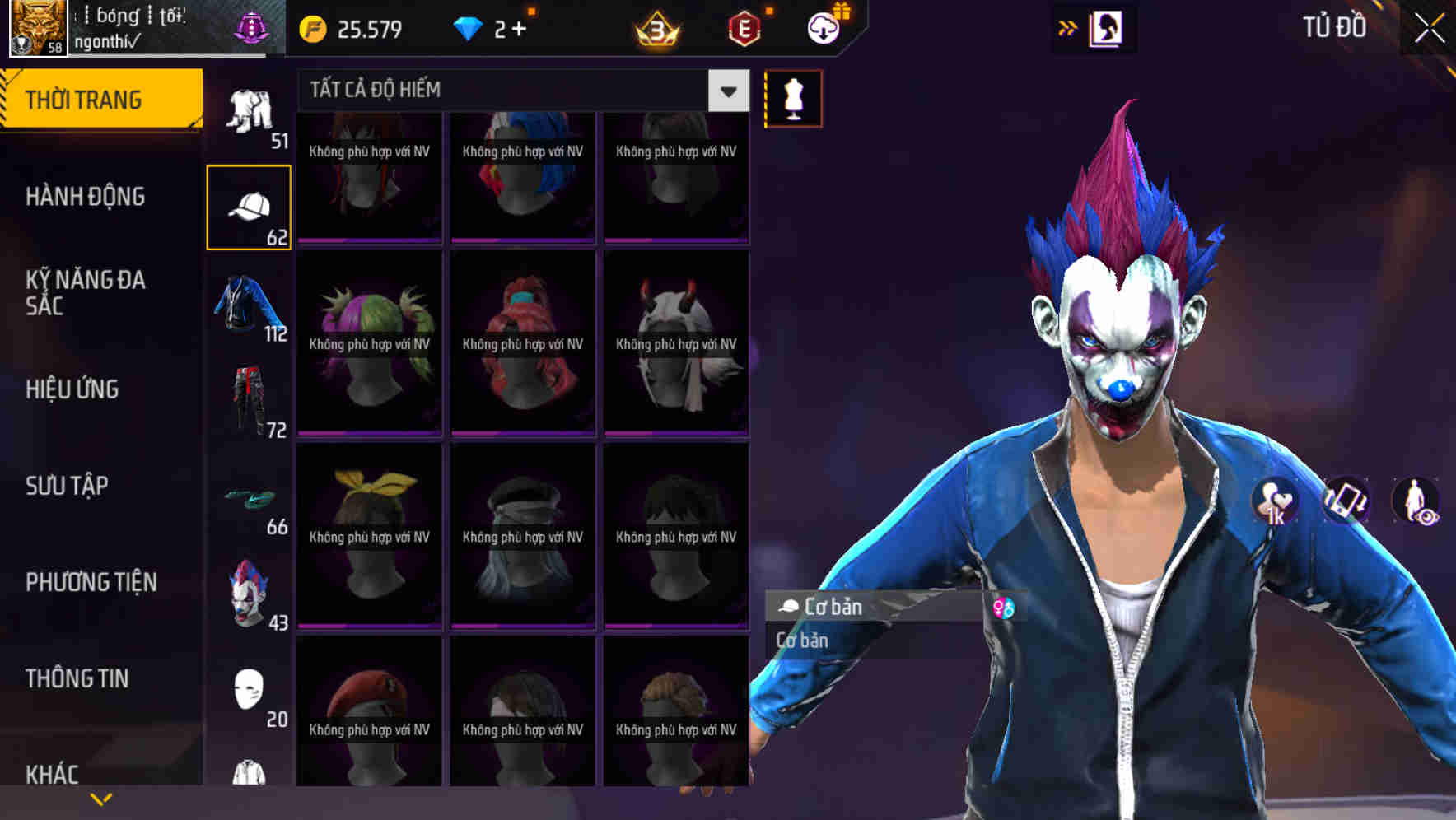Tap the gender symbol on the Cơ bản item bar
1456x820 pixels.
(x=1003, y=608)
